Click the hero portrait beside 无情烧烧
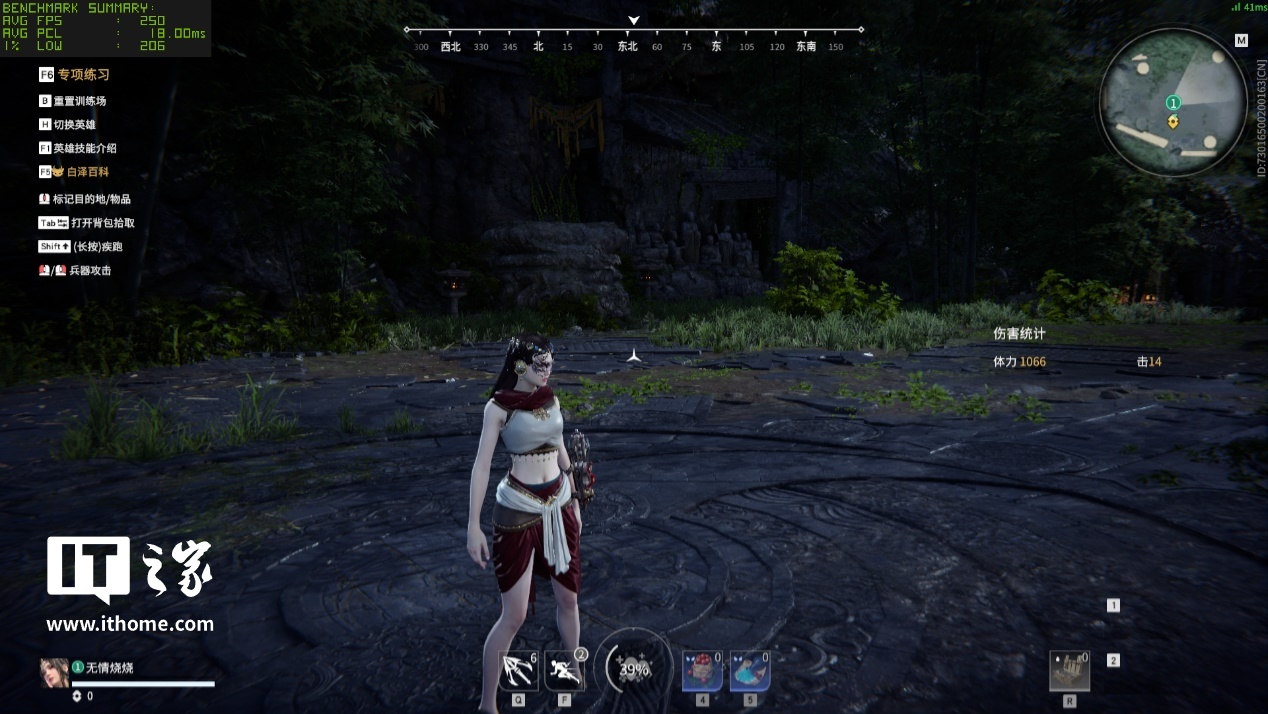Image resolution: width=1268 pixels, height=714 pixels. (x=54, y=672)
